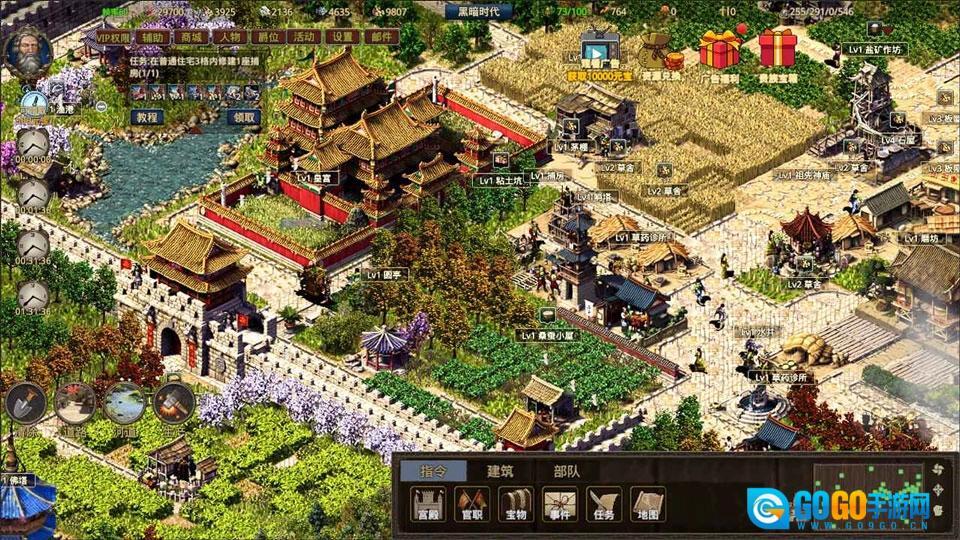Open the 辅助 assist menu
This screenshot has height=540, width=960.
tap(151, 37)
